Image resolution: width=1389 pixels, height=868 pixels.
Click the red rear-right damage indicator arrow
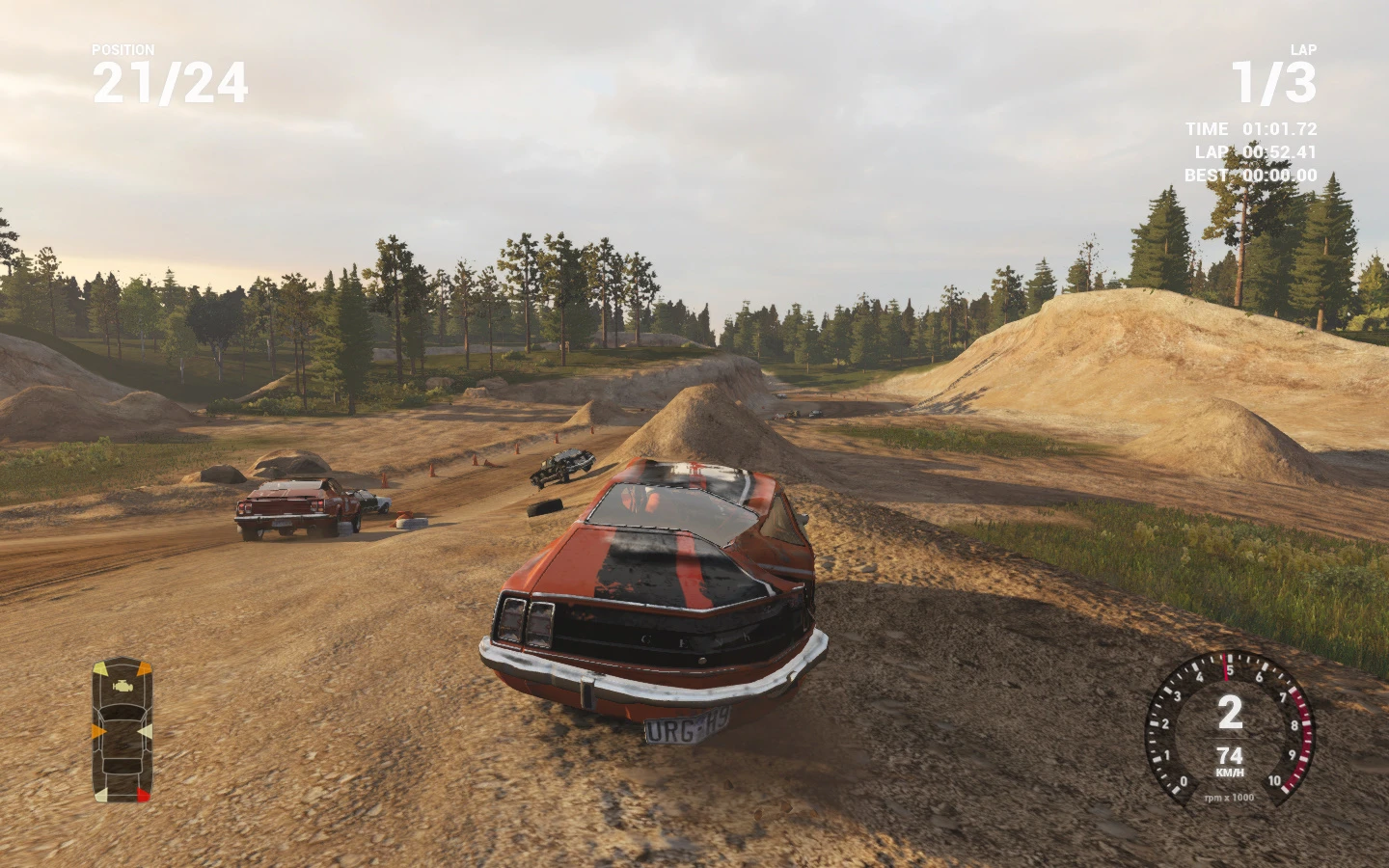[143, 795]
